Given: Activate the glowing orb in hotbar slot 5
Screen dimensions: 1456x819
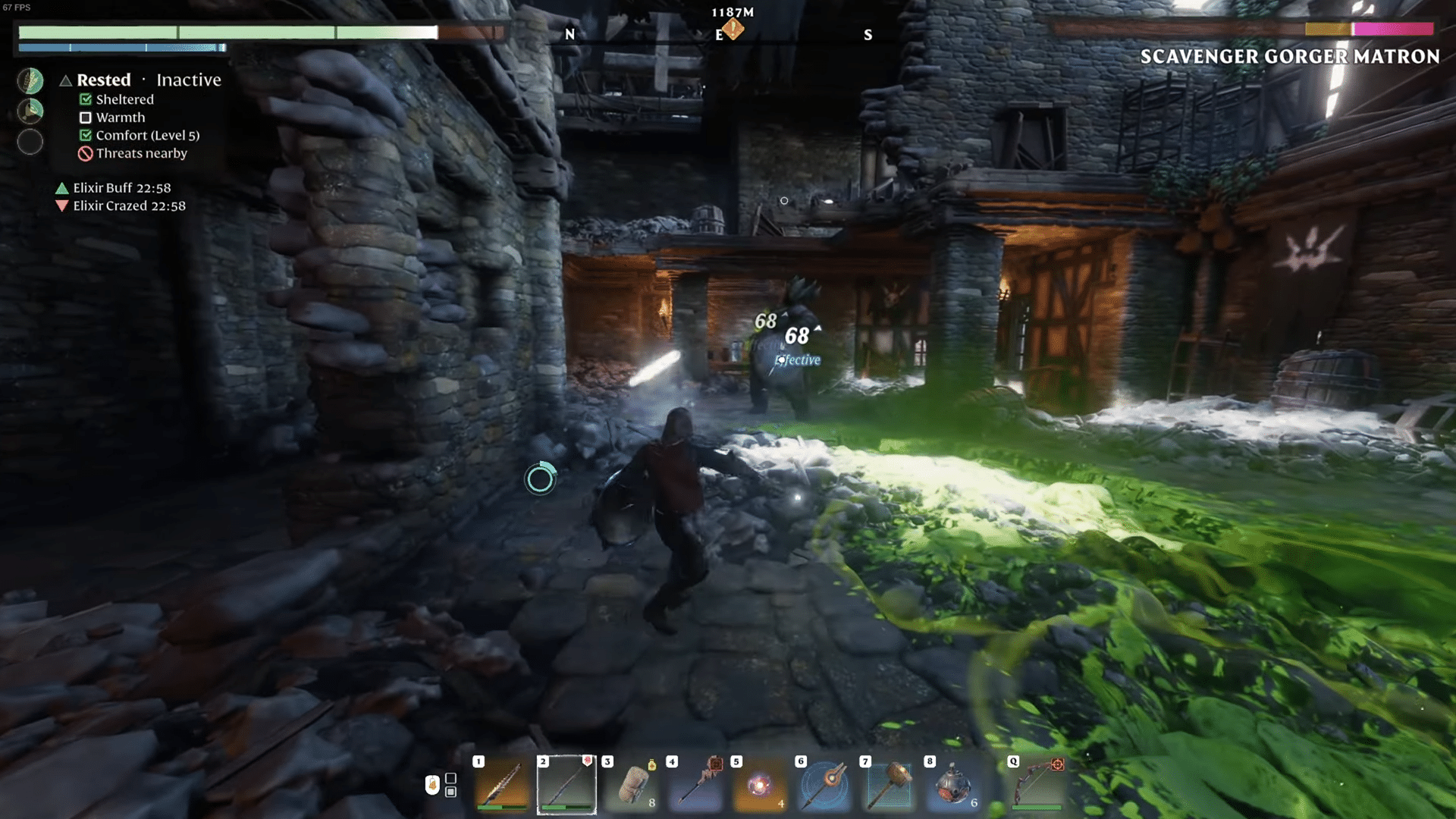Looking at the screenshot, I should pyautogui.click(x=761, y=785).
